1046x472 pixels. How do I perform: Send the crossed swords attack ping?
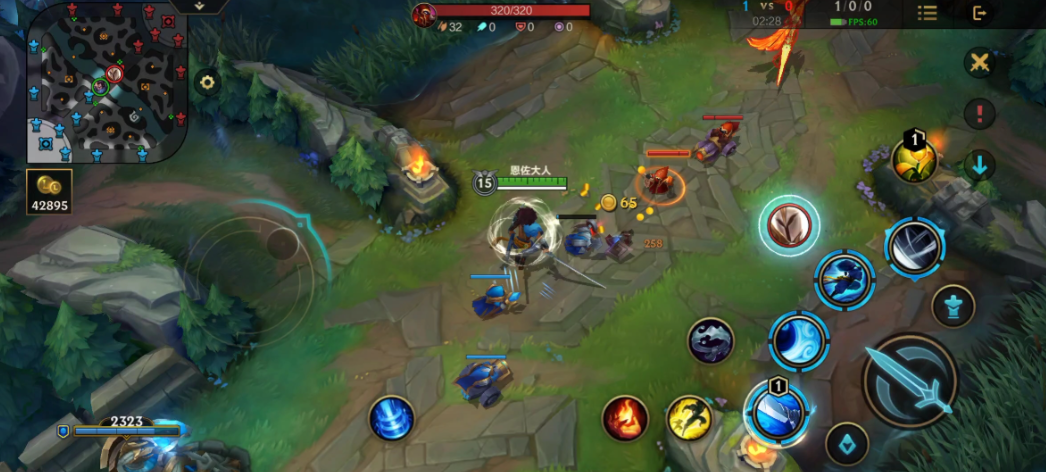click(979, 63)
